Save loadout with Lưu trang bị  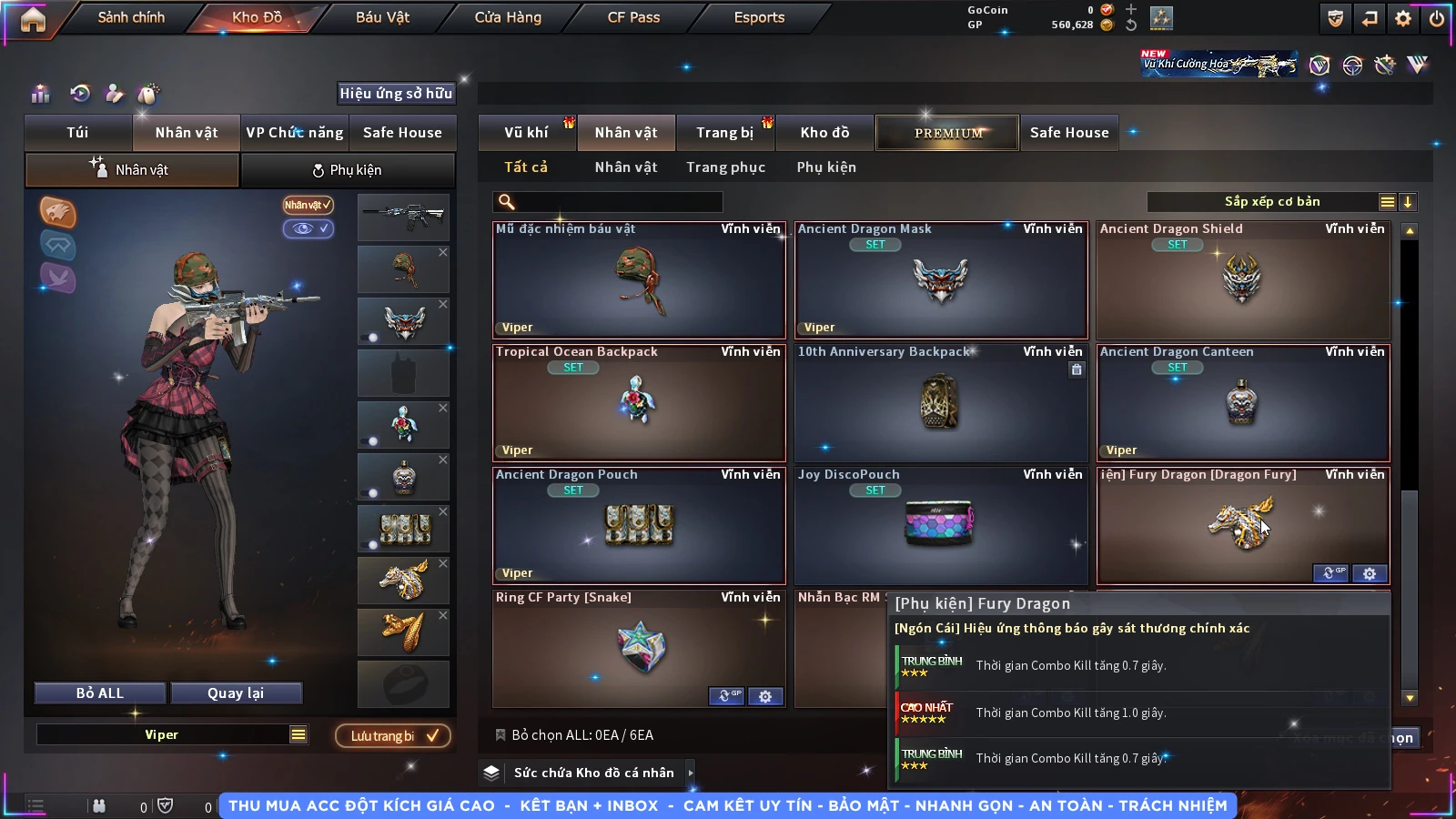pos(393,735)
